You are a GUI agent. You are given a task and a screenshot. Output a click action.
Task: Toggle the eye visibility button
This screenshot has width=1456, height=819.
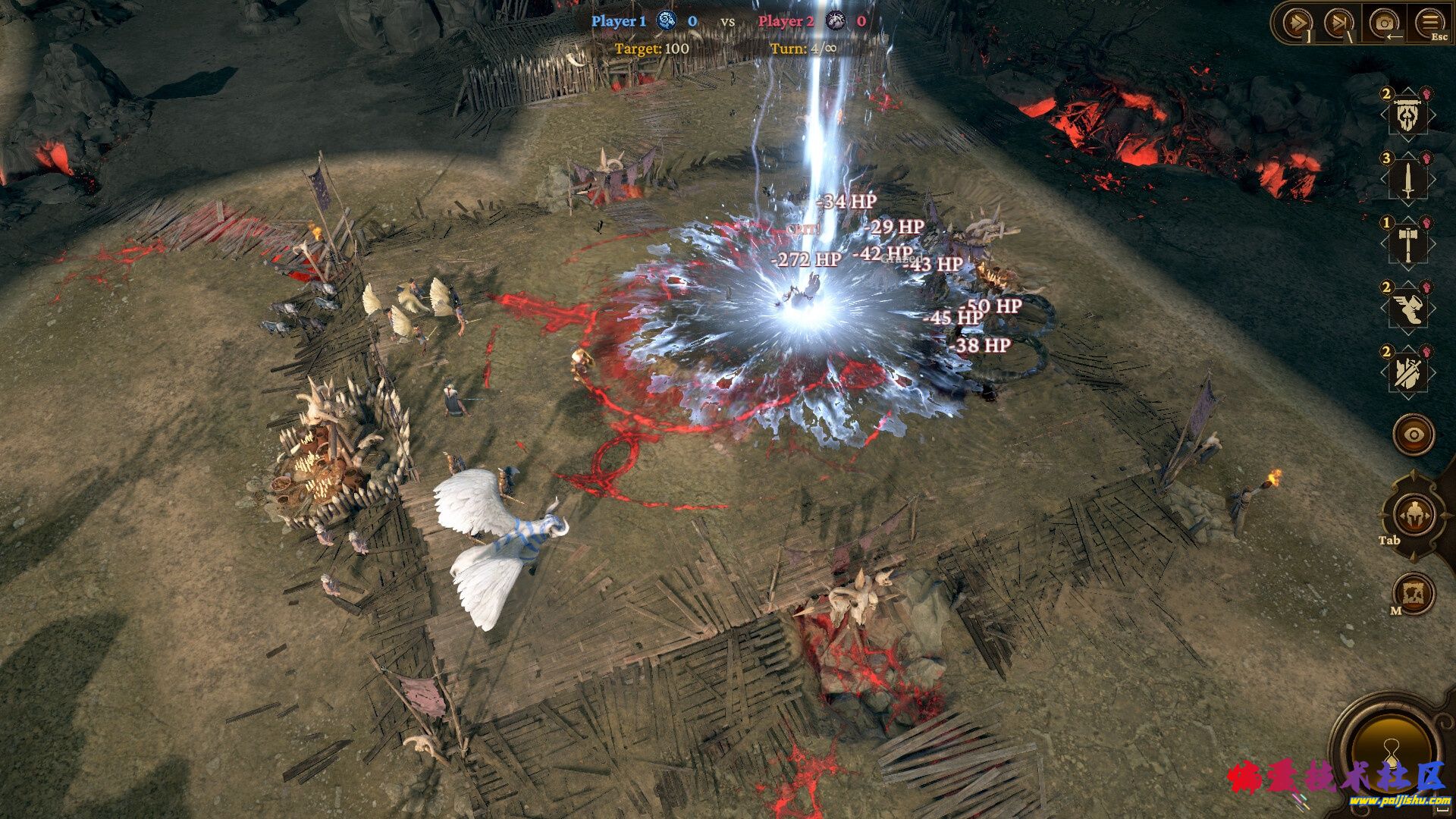pos(1414,435)
